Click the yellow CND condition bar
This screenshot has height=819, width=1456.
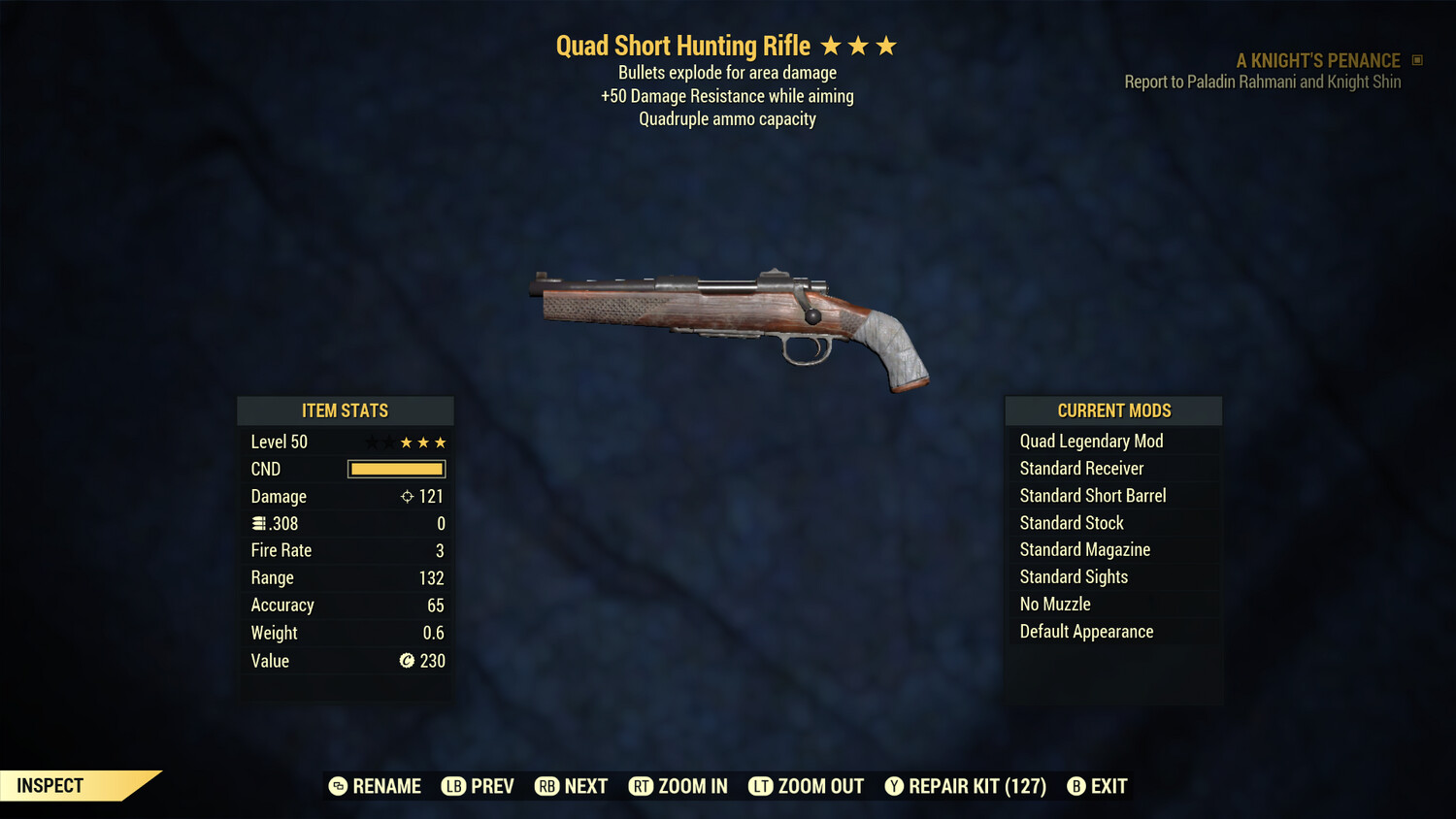point(396,469)
